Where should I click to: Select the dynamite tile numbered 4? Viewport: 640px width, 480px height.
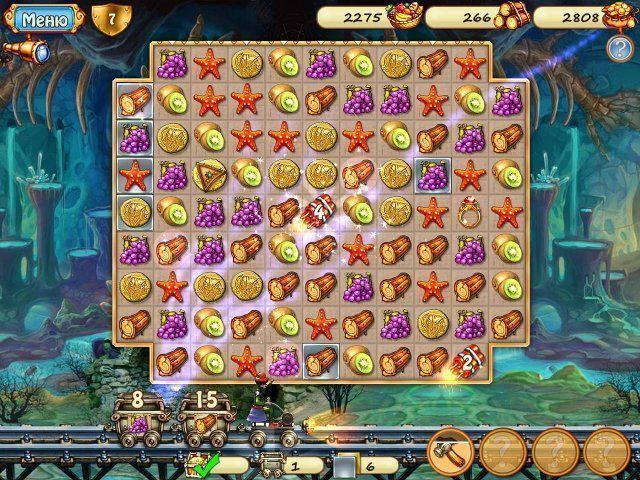pyautogui.click(x=319, y=210)
